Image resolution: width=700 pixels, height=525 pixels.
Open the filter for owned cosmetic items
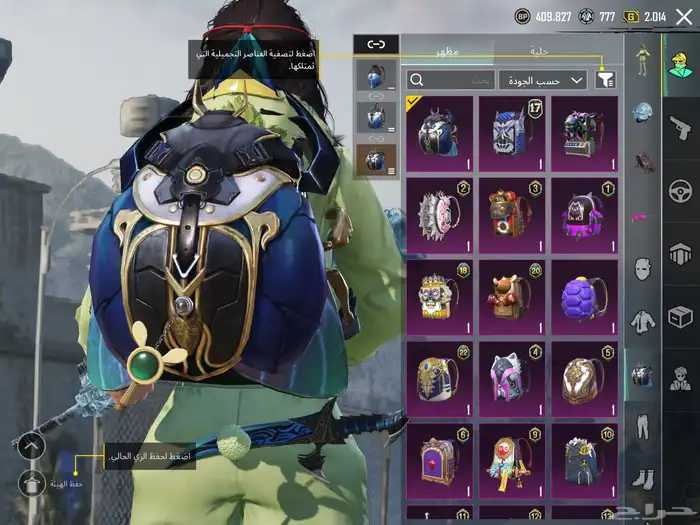pos(605,80)
